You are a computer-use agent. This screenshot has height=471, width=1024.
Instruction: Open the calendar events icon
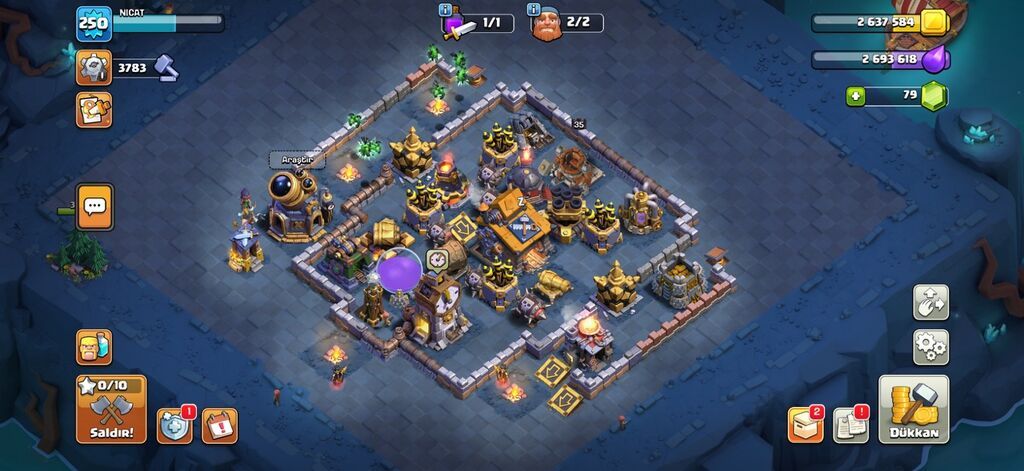219,425
